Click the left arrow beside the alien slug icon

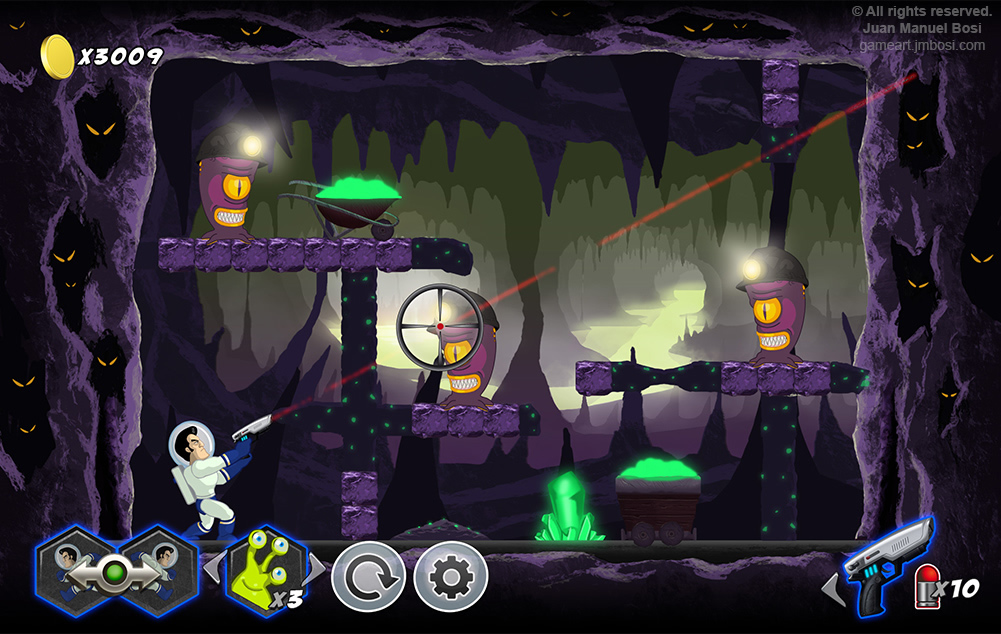coord(211,568)
